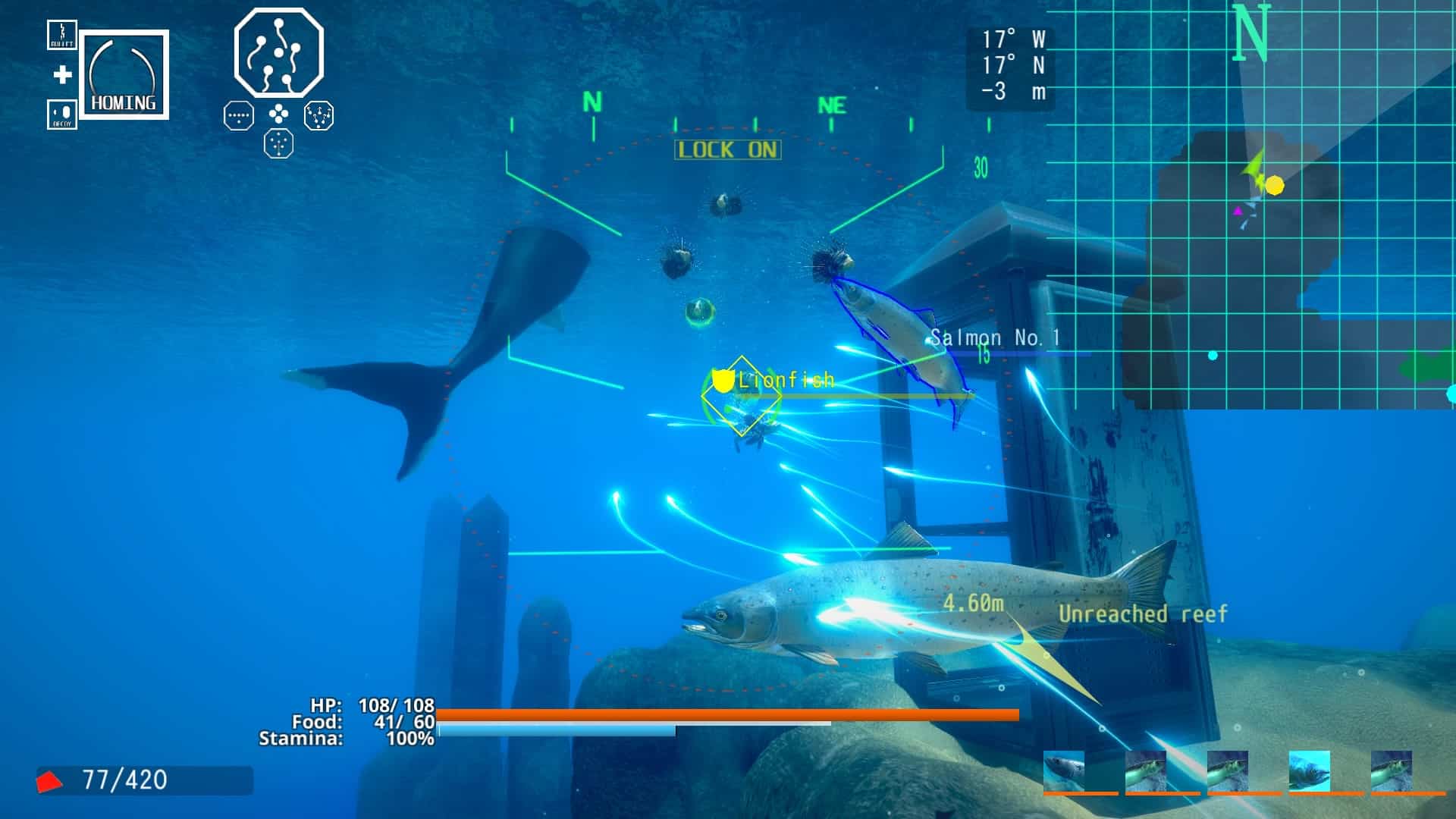Image resolution: width=1456 pixels, height=819 pixels.
Task: Click the large octagon homing-shot pattern icon
Action: click(279, 52)
